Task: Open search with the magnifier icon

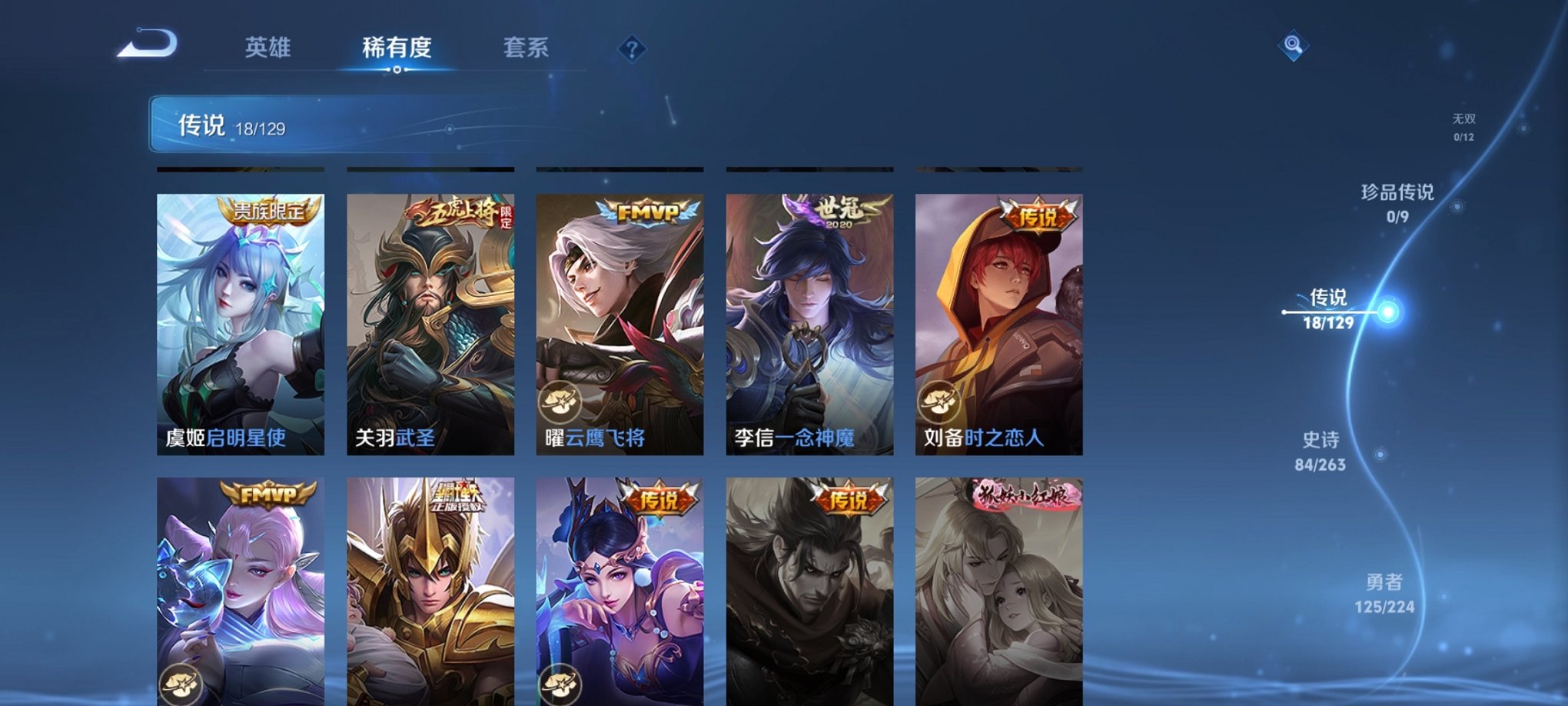Action: pos(1294,46)
